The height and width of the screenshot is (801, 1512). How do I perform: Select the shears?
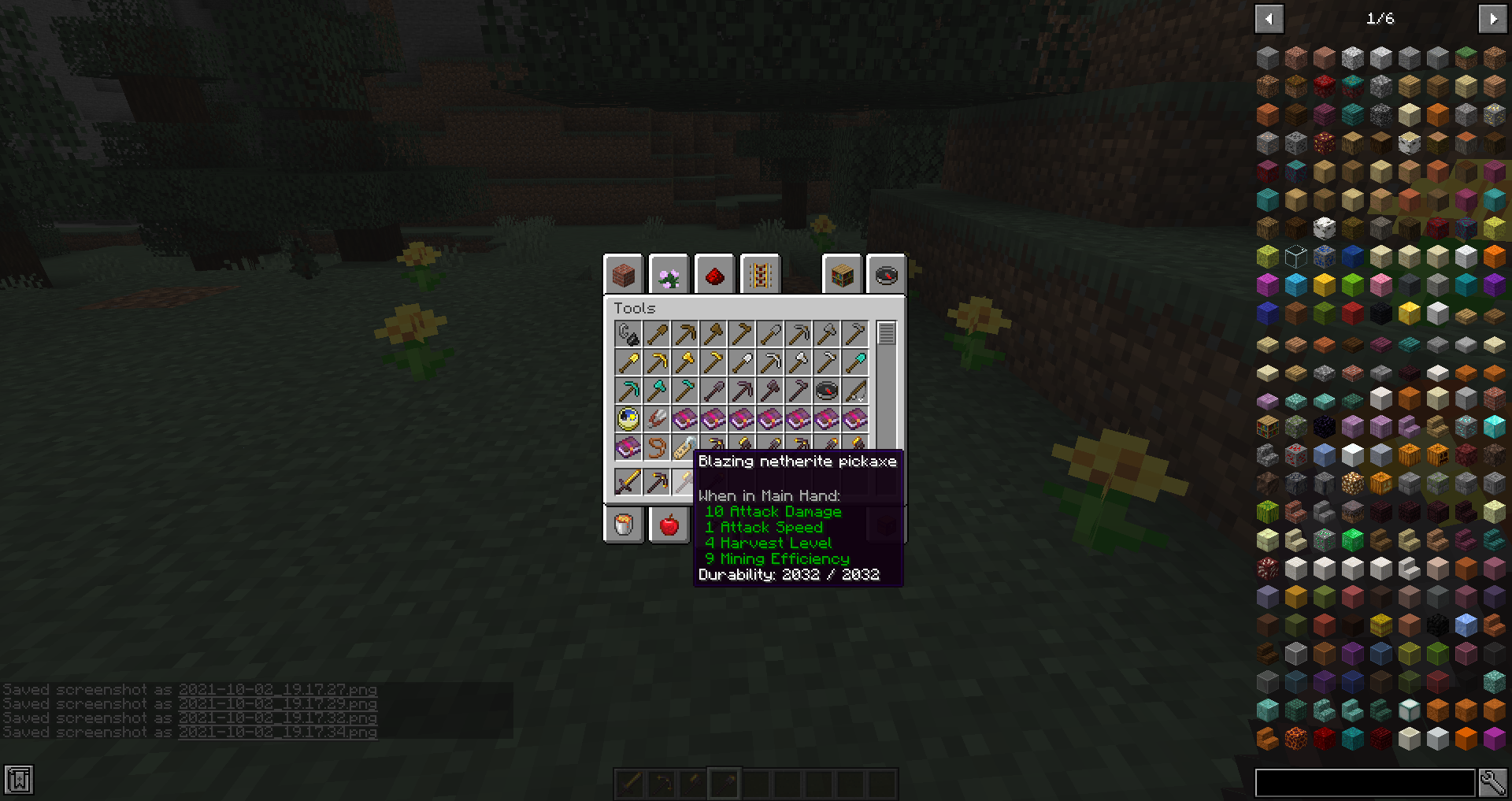(656, 419)
